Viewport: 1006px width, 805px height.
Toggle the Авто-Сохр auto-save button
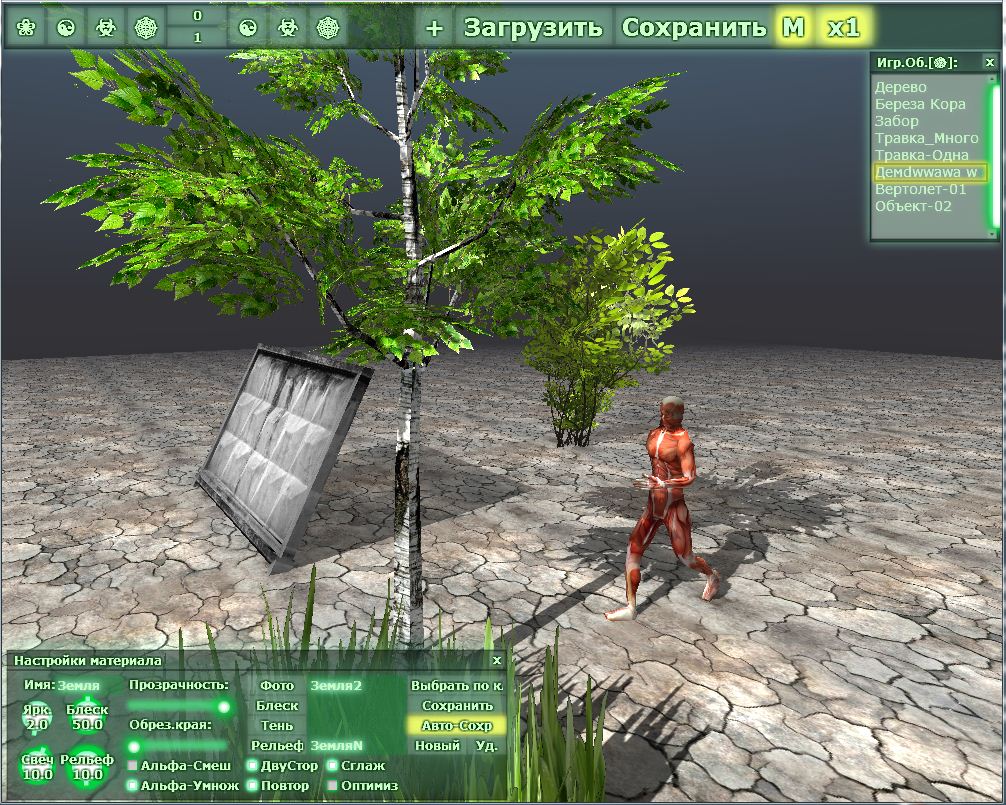[457, 725]
